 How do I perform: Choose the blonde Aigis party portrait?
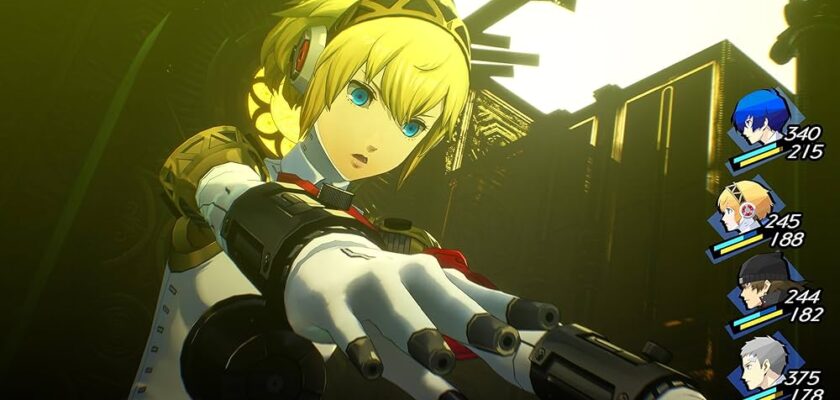[740, 208]
